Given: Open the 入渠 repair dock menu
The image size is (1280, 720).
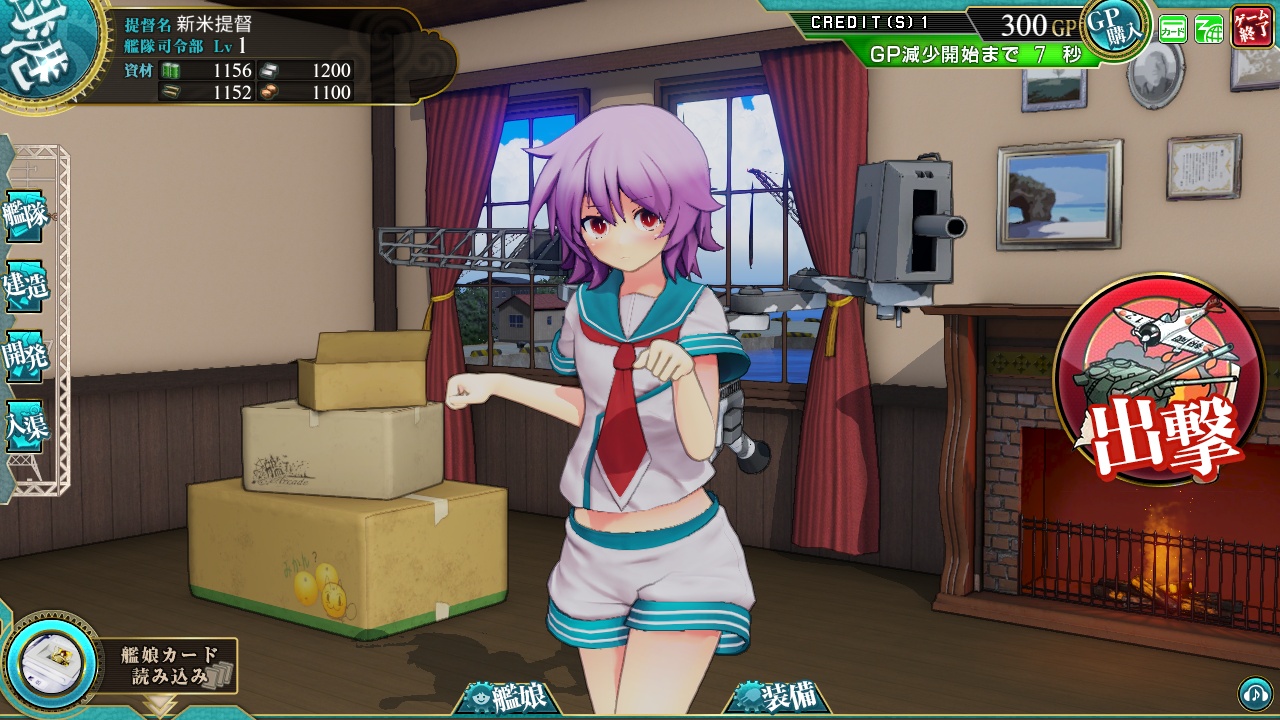Looking at the screenshot, I should 26,427.
